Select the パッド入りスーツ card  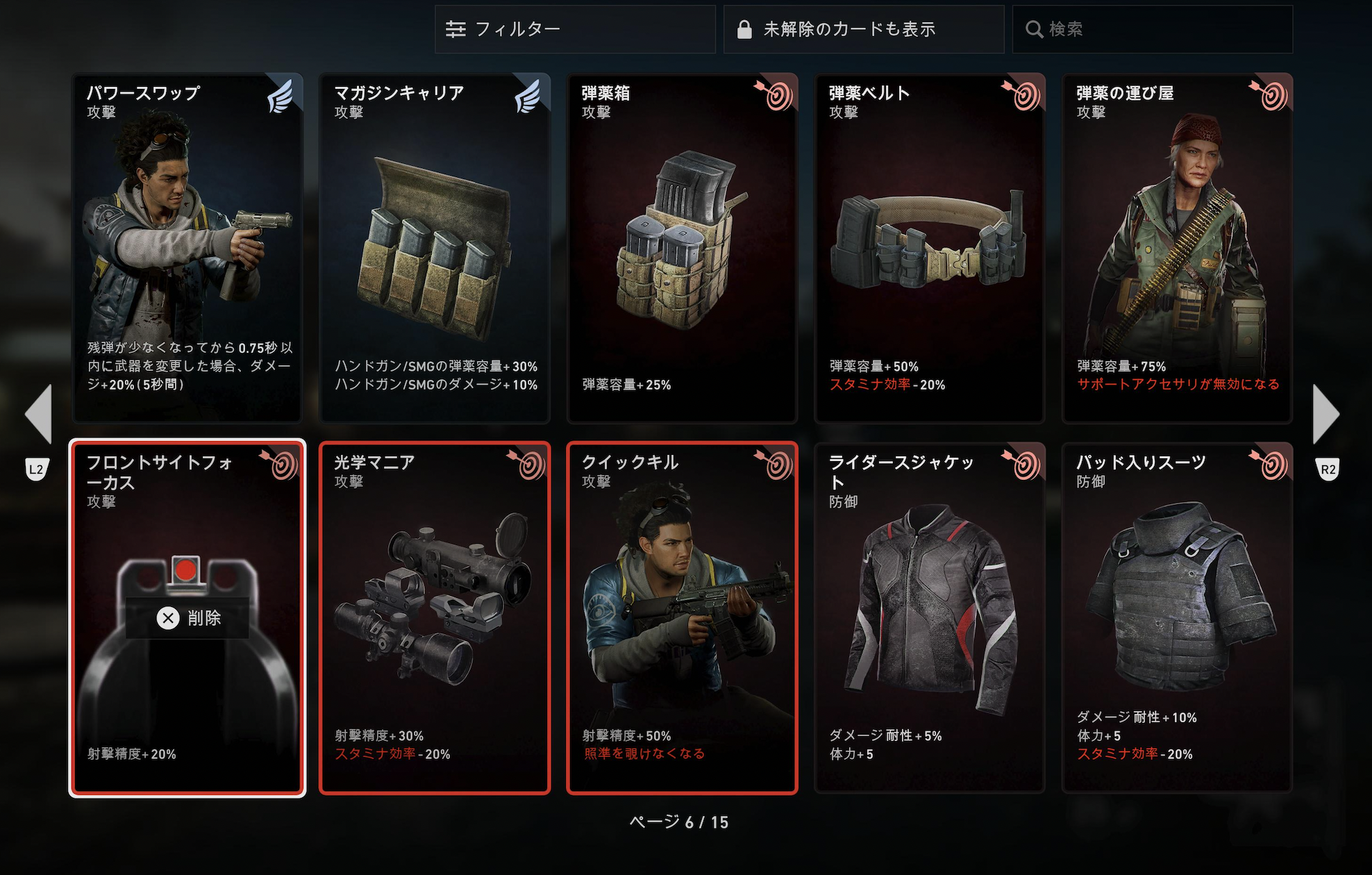1177,617
